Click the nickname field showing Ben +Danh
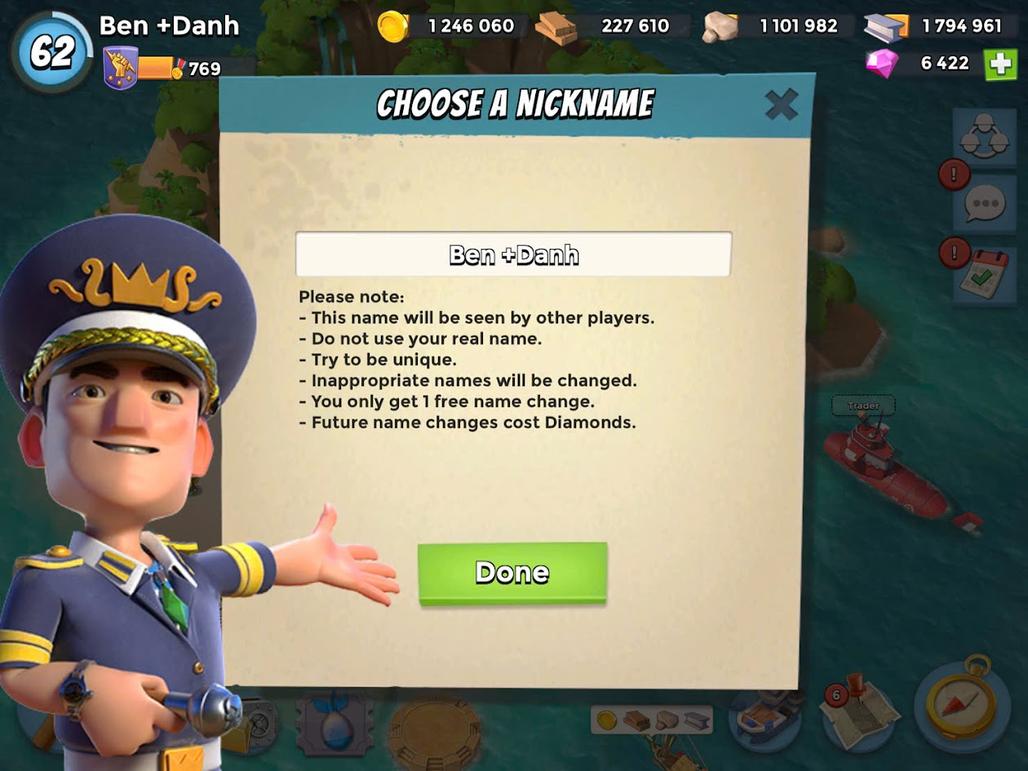 tap(513, 255)
